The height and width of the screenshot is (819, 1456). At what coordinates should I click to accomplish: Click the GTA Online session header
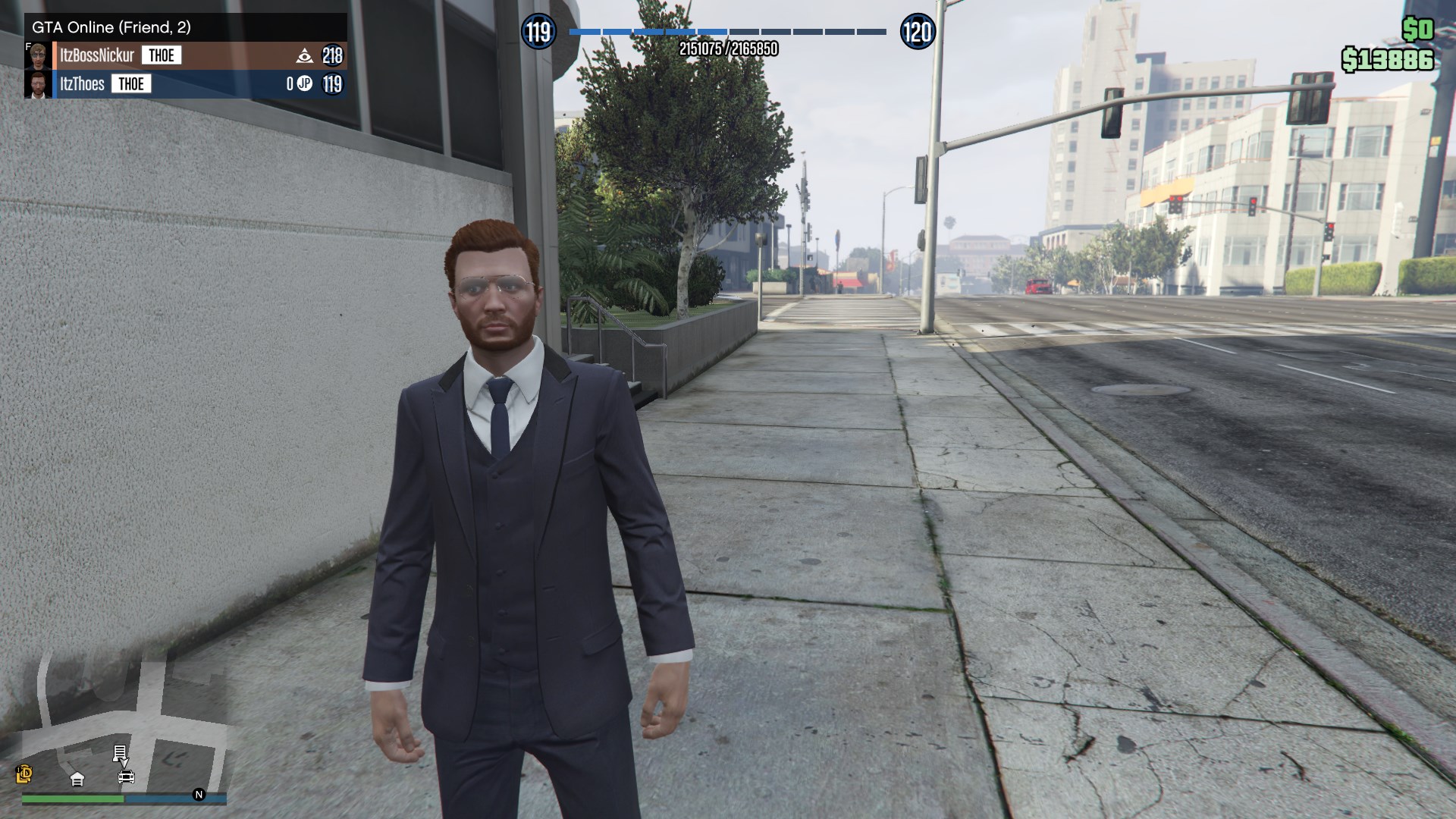(x=111, y=27)
